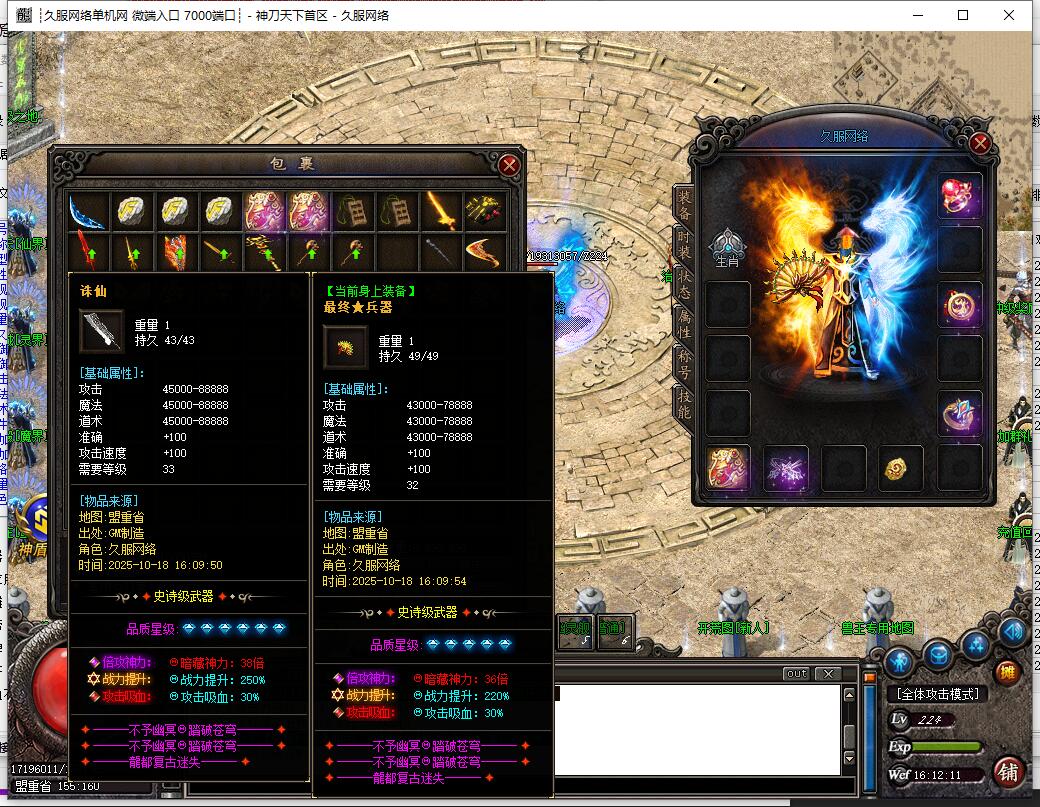
Task: Select the black and gold chest item
Action: click(x=485, y=210)
